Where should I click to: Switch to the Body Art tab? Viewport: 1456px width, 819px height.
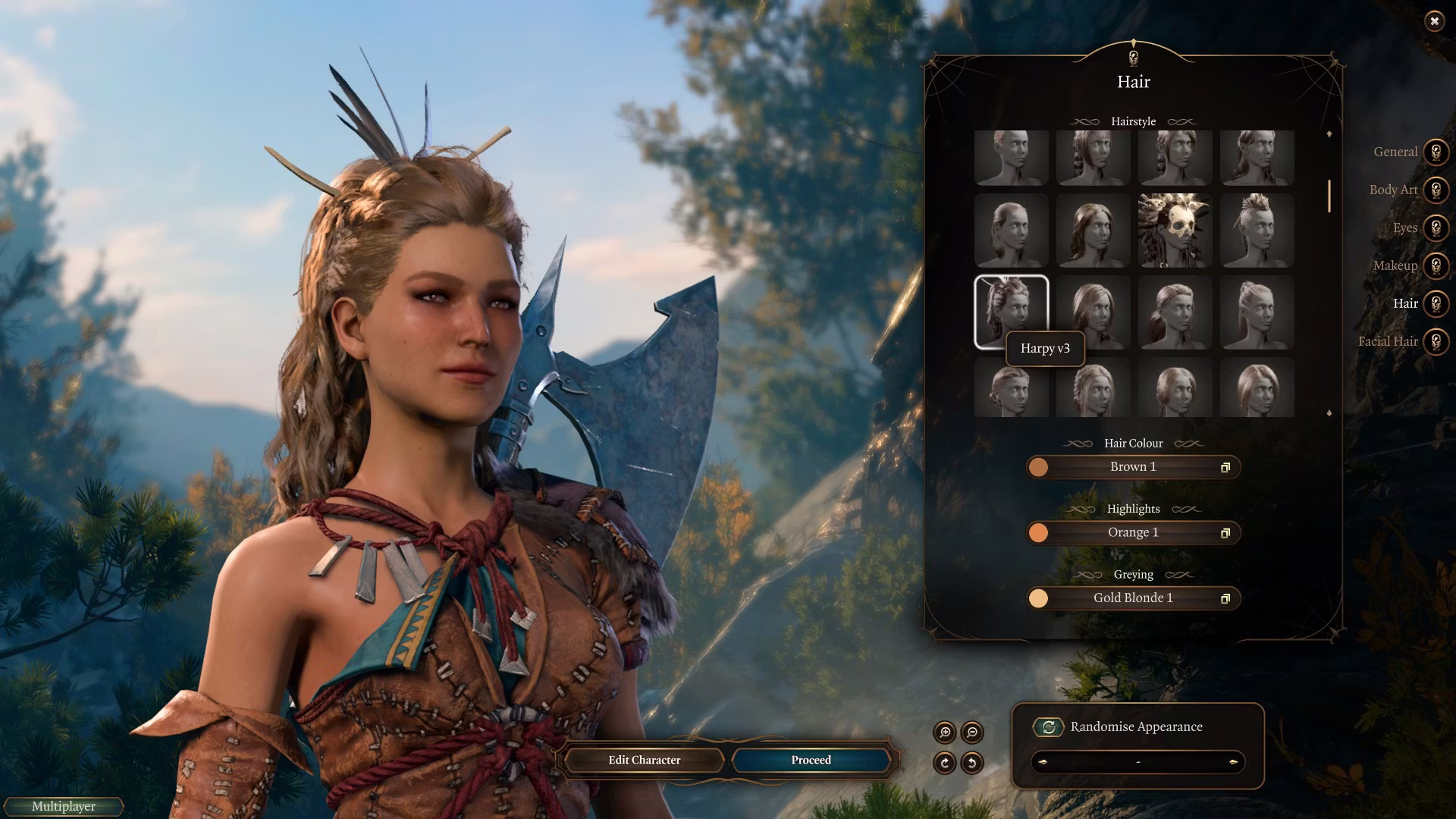1435,190
